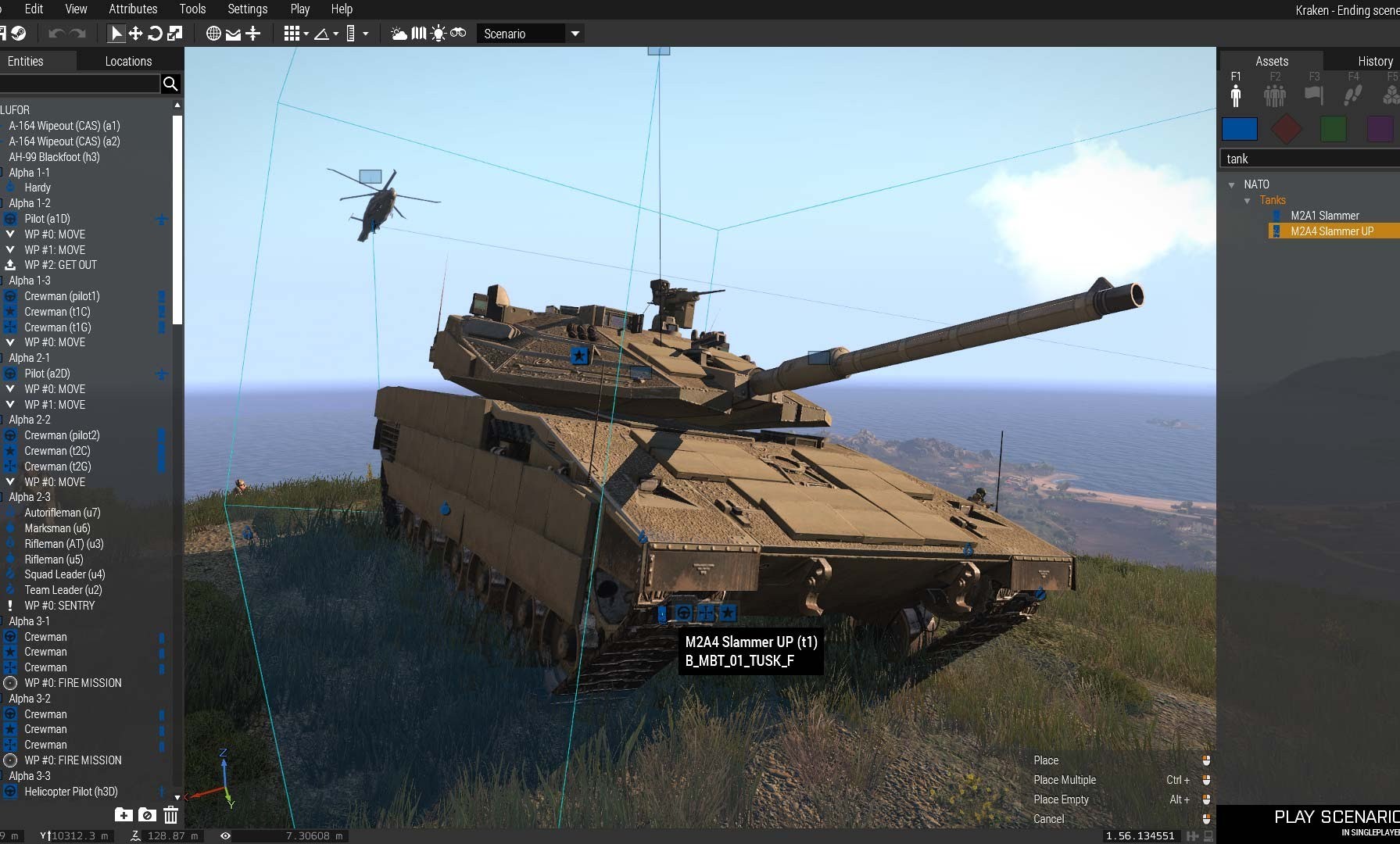Click the entity search magnifier button
1400x844 pixels.
click(170, 84)
